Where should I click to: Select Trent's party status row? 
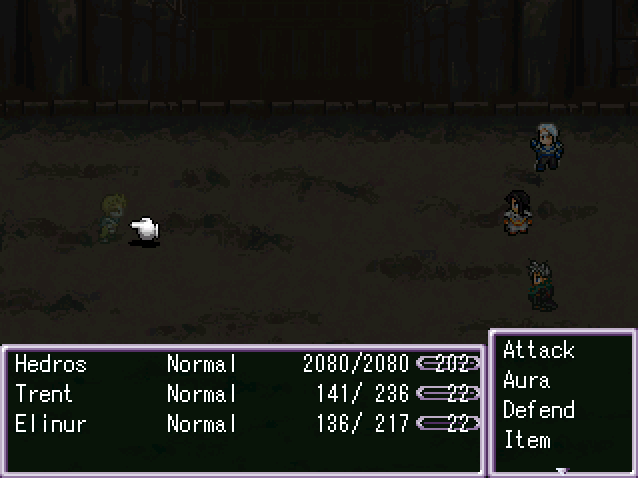coord(44,394)
